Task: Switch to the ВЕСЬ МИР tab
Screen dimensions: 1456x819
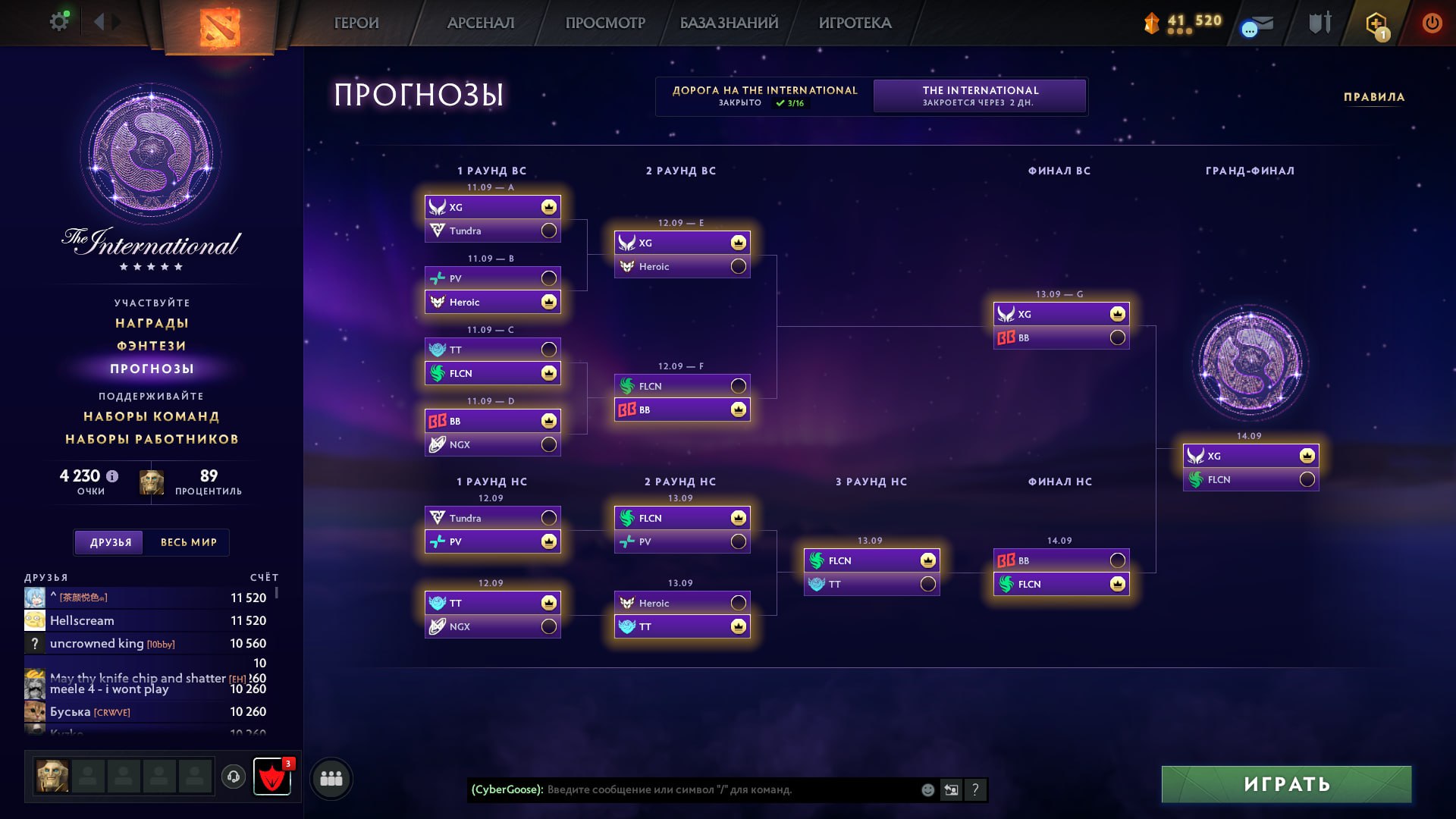Action: 187,542
